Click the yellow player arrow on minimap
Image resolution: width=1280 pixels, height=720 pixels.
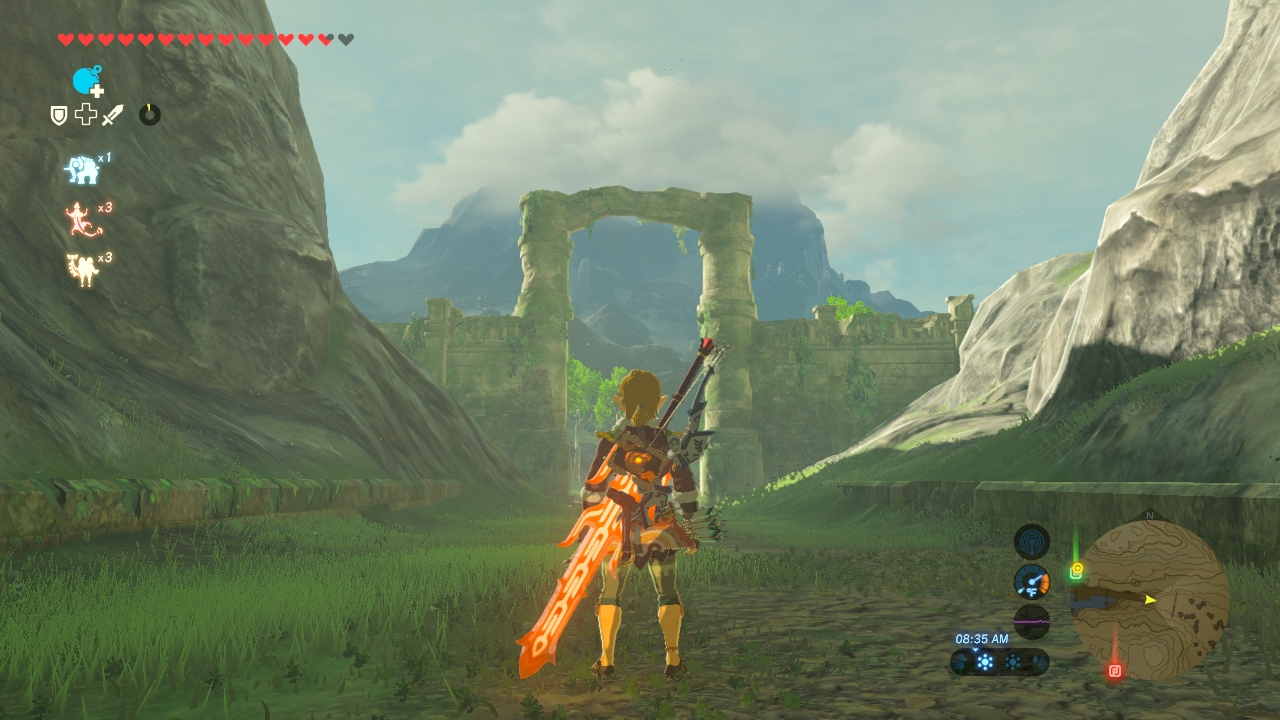coord(1151,599)
